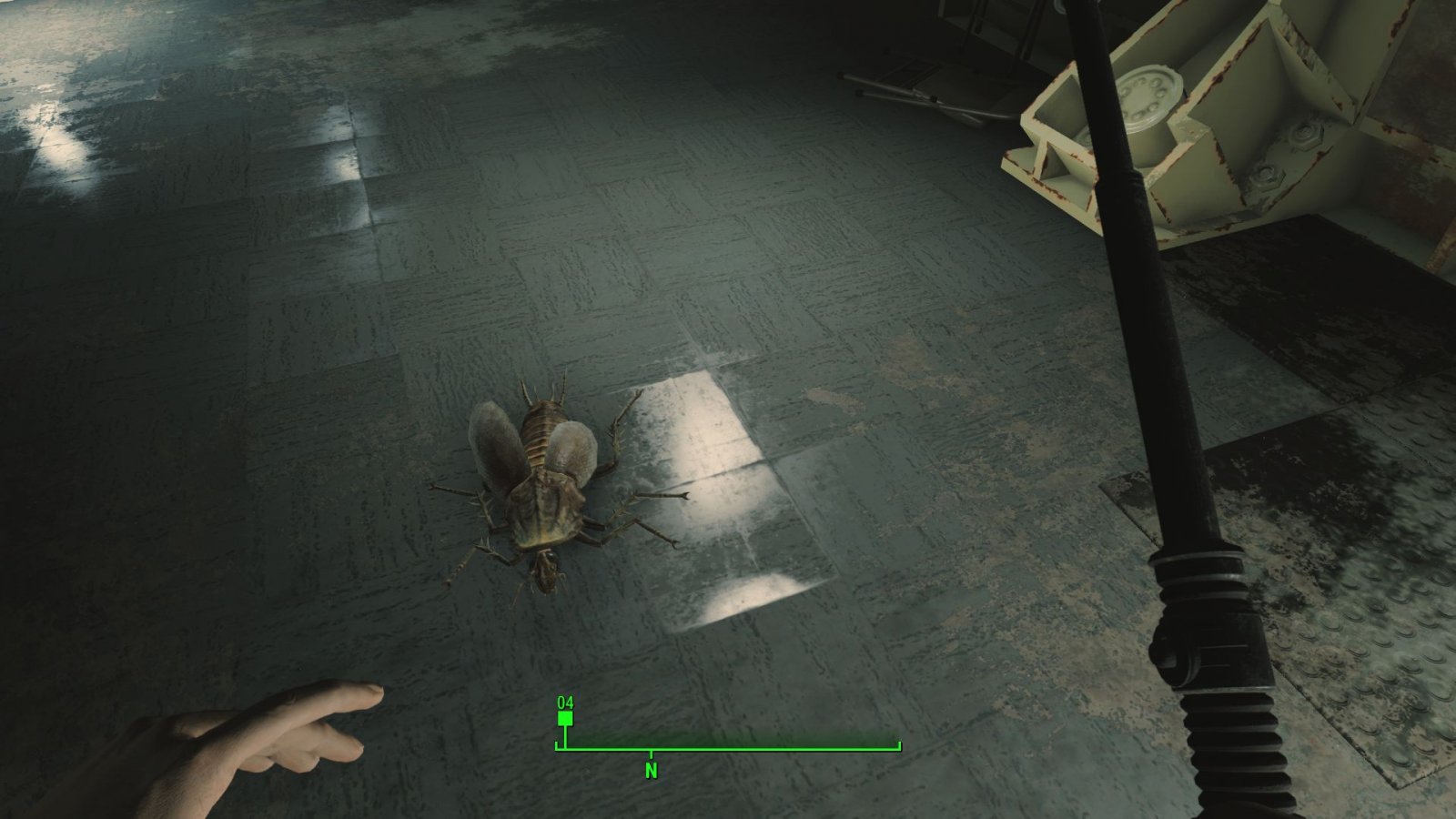Click the bloatfly's left wing
Viewport: 1456px width, 819px height.
click(x=496, y=446)
